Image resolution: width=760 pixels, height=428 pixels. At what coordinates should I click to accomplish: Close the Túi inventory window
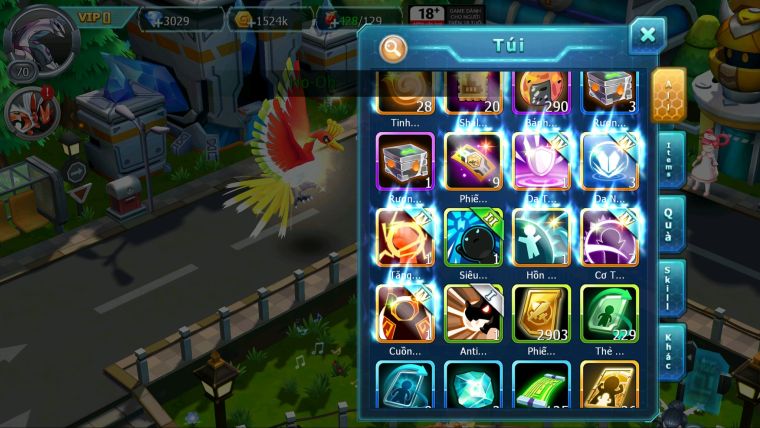click(647, 36)
